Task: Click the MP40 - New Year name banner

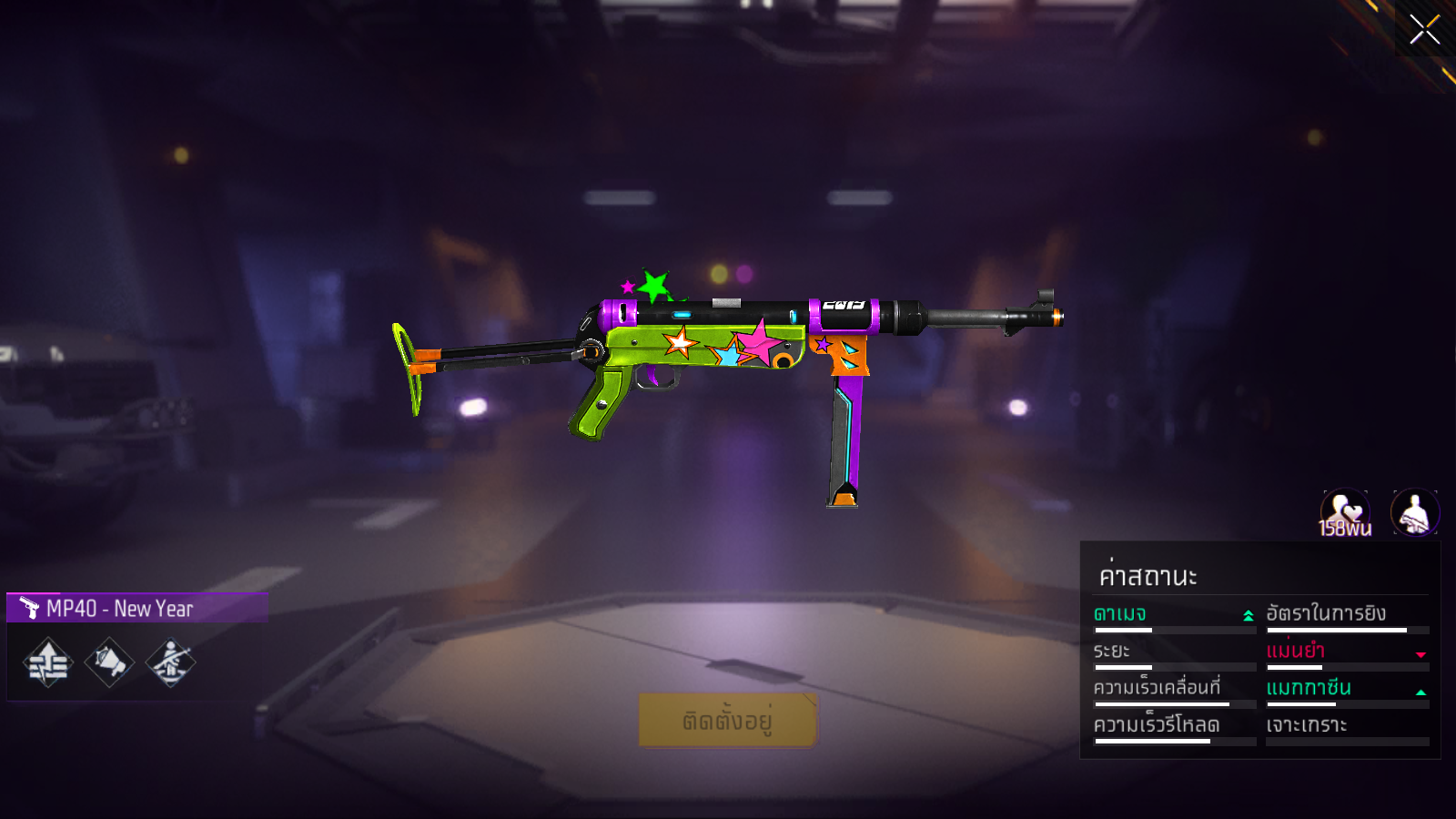Action: click(137, 608)
